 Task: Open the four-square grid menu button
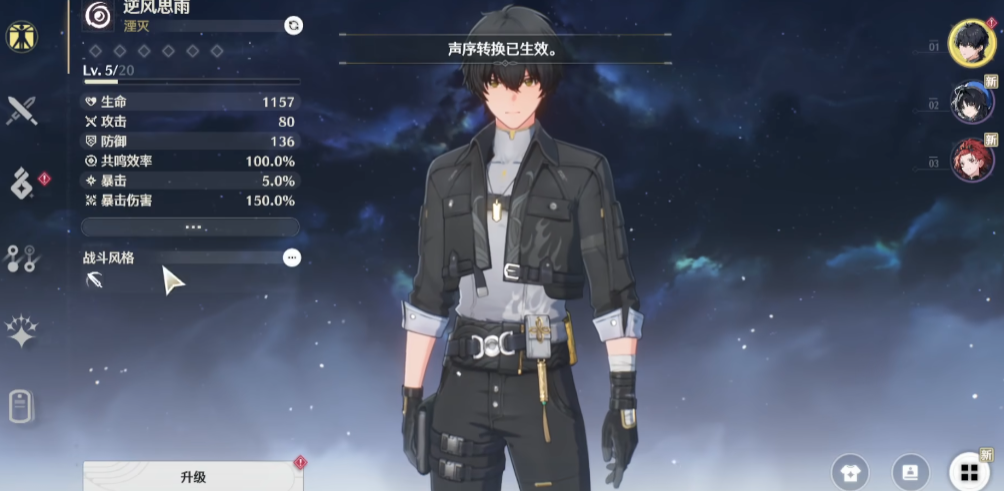click(967, 471)
